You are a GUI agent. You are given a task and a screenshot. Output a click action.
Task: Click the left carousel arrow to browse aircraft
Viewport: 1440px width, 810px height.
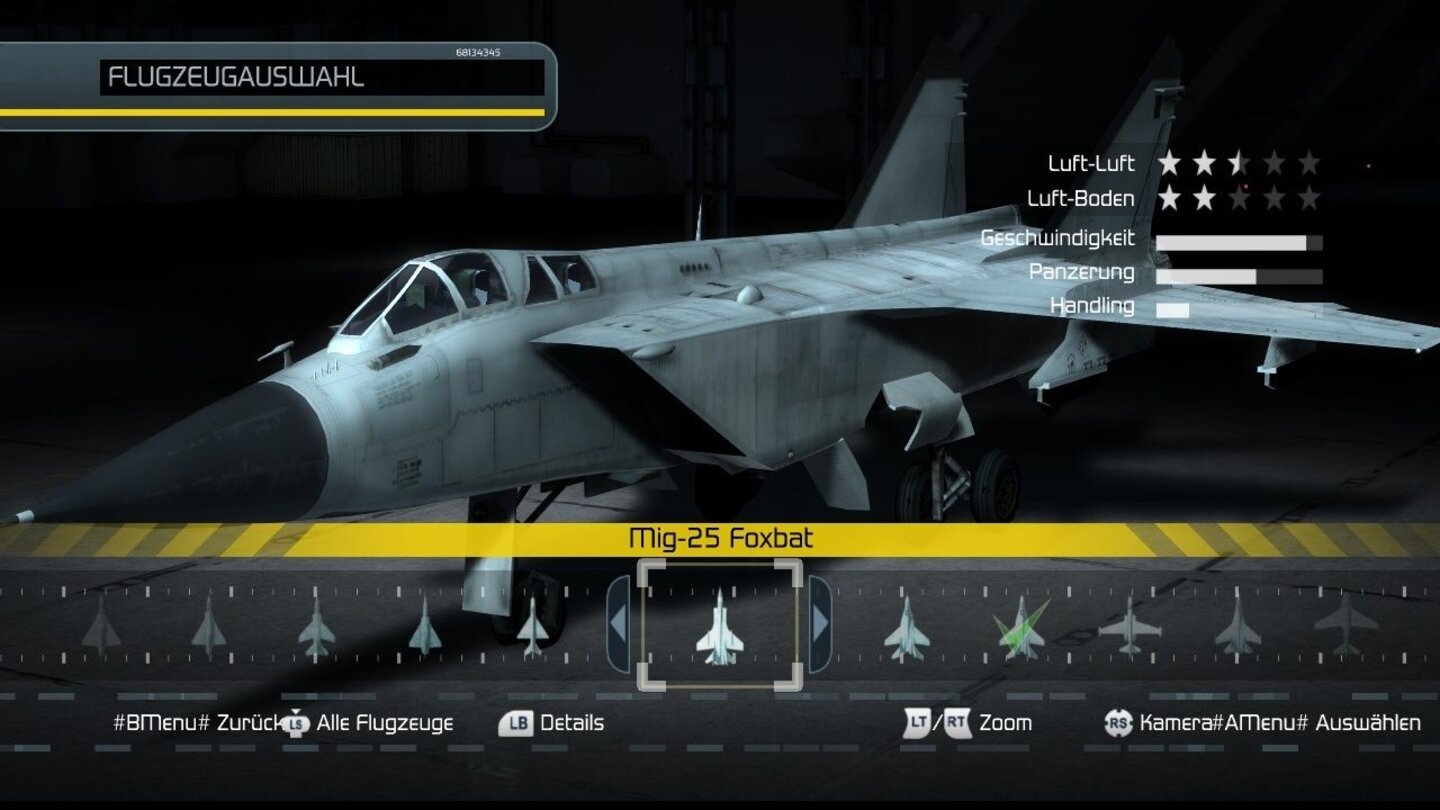tap(617, 624)
